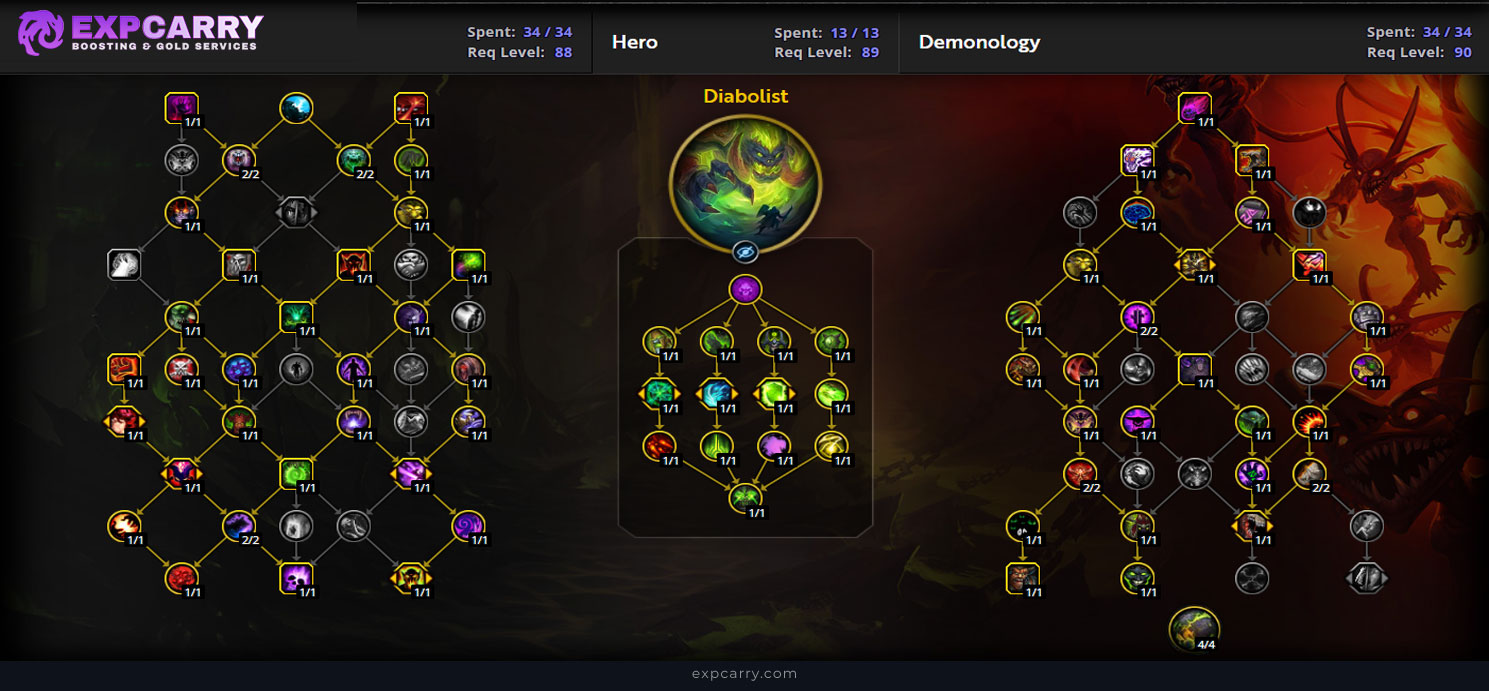This screenshot has width=1489, height=691.
Task: Click the black orb unselected Demonology node
Action: coord(1310,212)
